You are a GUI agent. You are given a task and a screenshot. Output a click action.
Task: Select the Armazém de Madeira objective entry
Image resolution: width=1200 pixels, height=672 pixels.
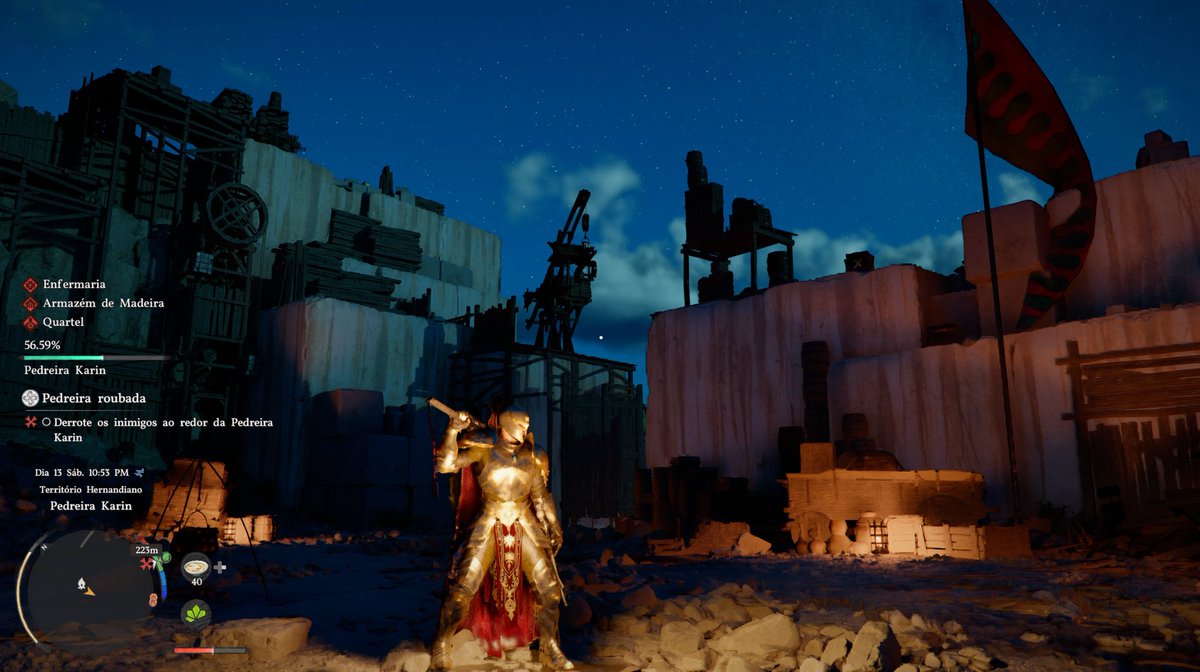[x=103, y=303]
